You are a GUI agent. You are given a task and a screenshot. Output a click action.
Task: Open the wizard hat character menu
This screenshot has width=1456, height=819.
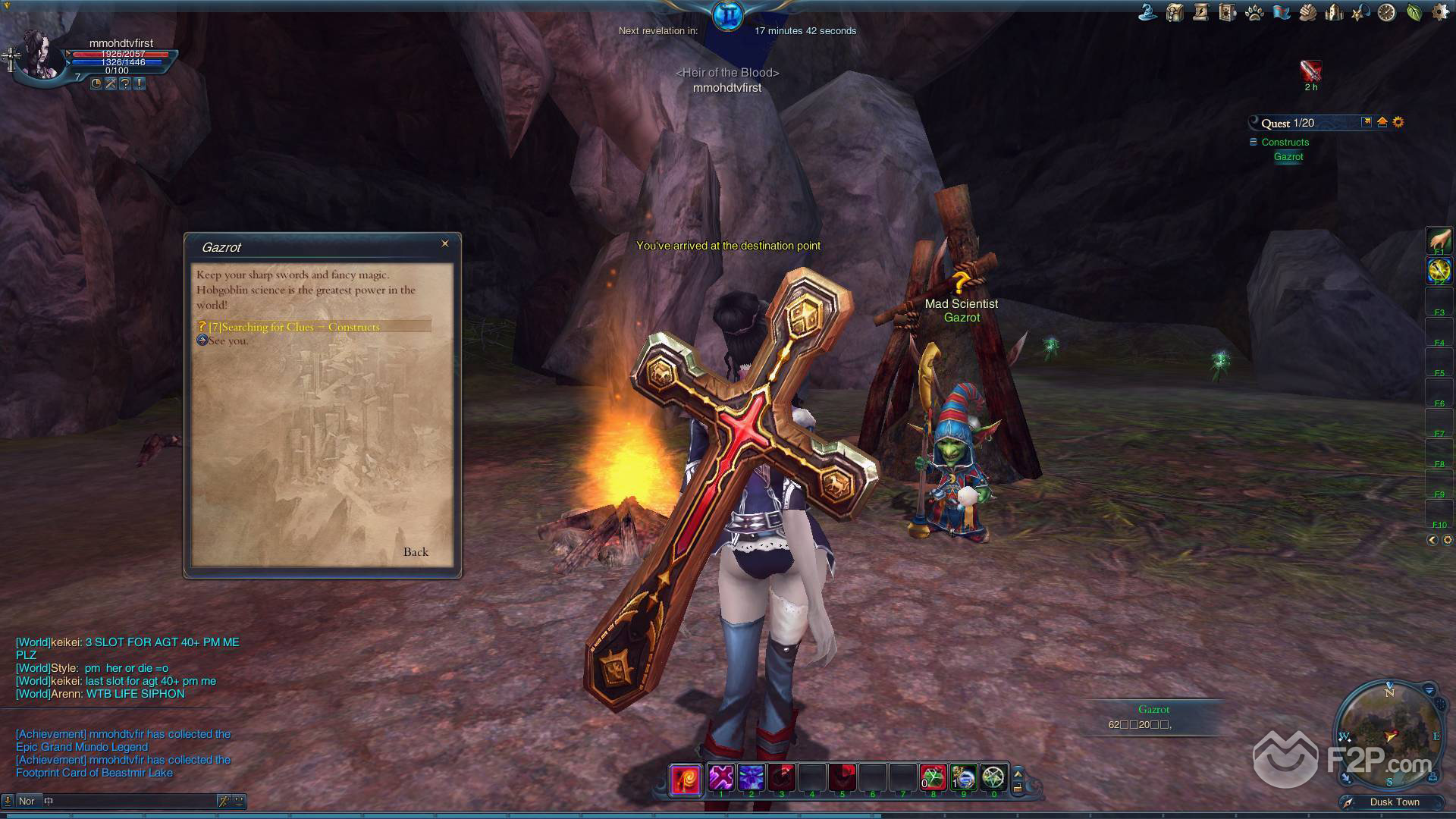(1148, 12)
